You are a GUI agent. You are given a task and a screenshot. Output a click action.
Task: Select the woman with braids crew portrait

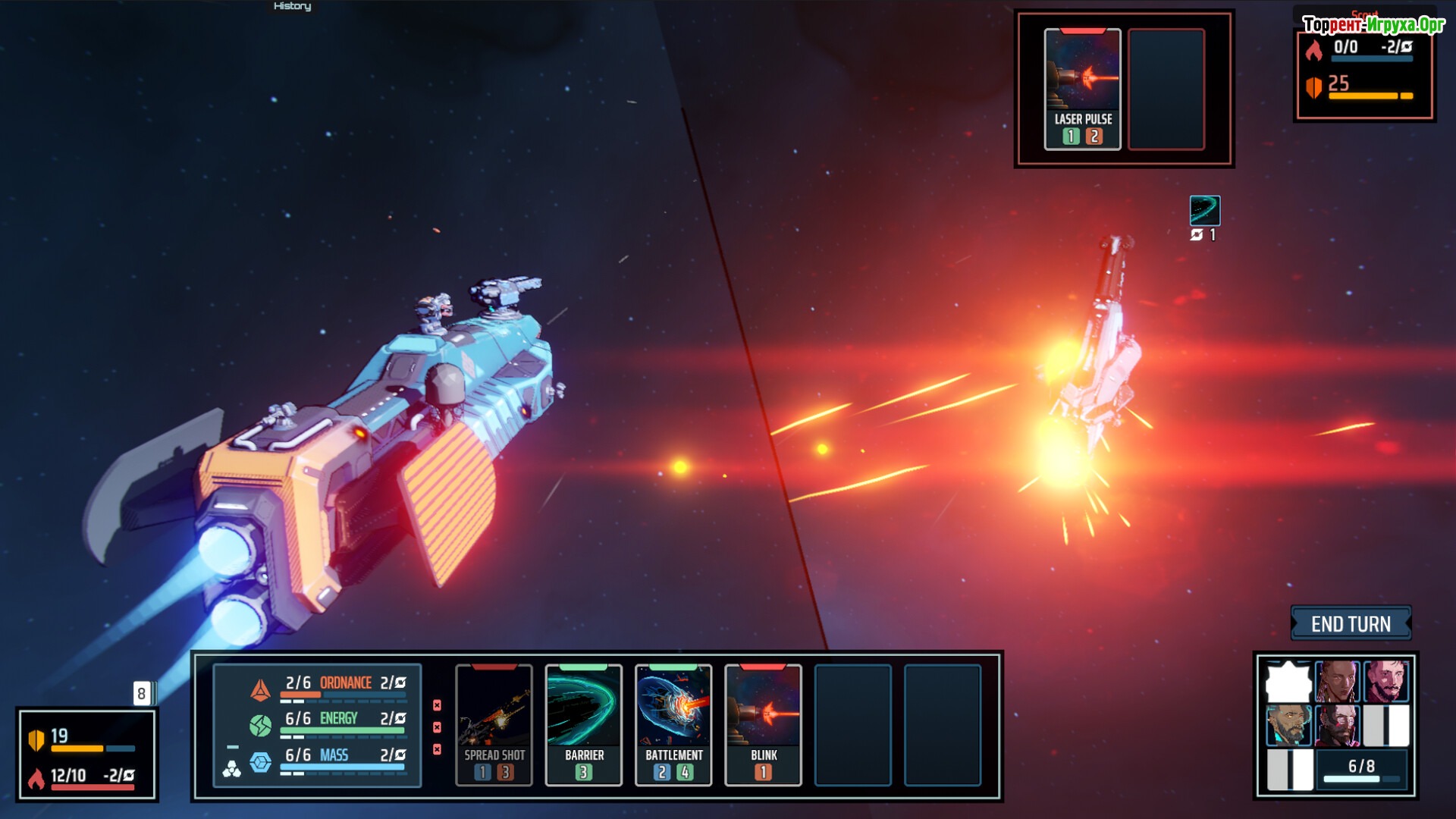1337,681
